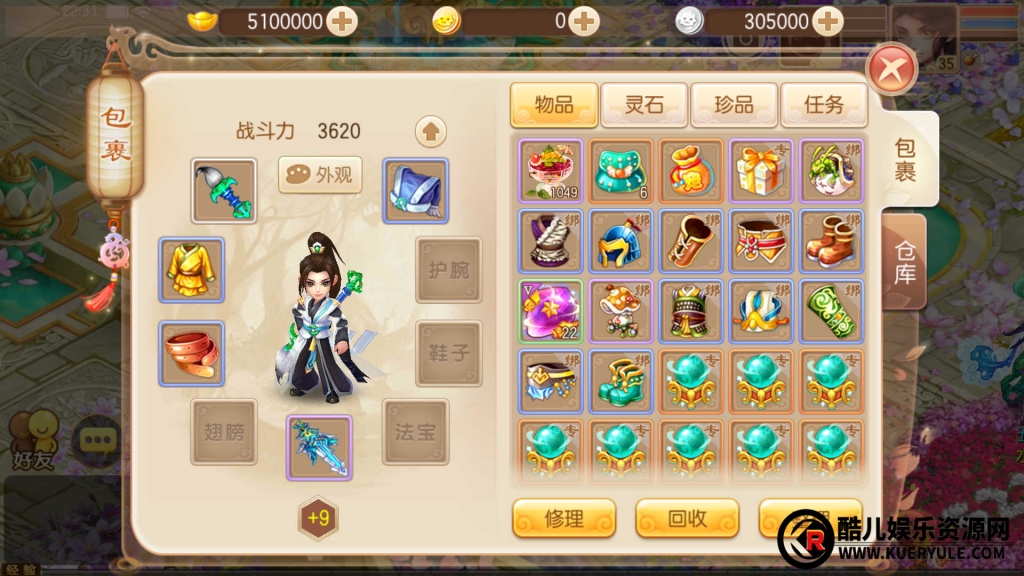This screenshot has width=1024, height=576.
Task: Select the equipped orange belt slot
Action: pos(192,354)
